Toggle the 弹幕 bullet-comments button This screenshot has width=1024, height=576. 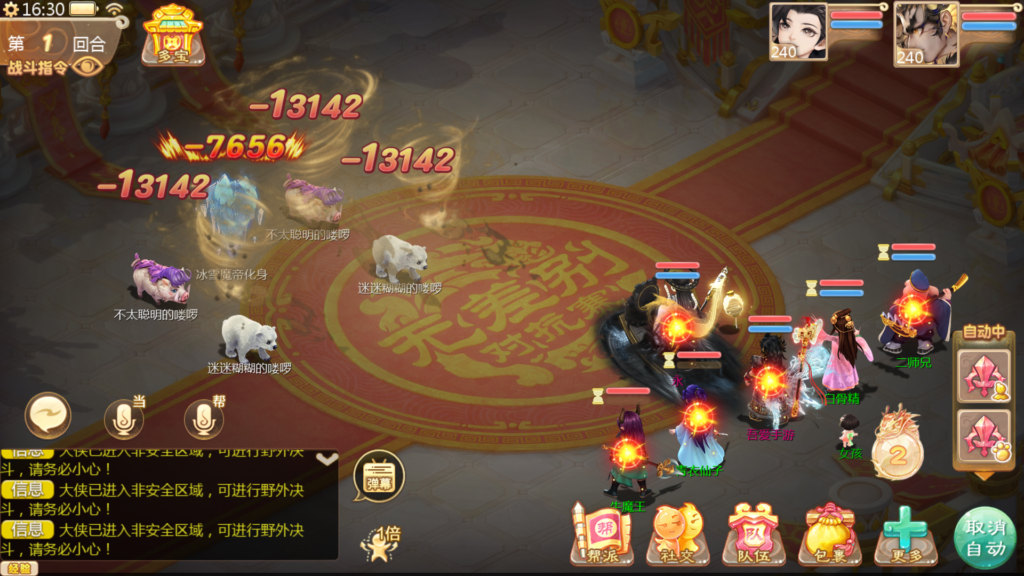click(x=379, y=475)
